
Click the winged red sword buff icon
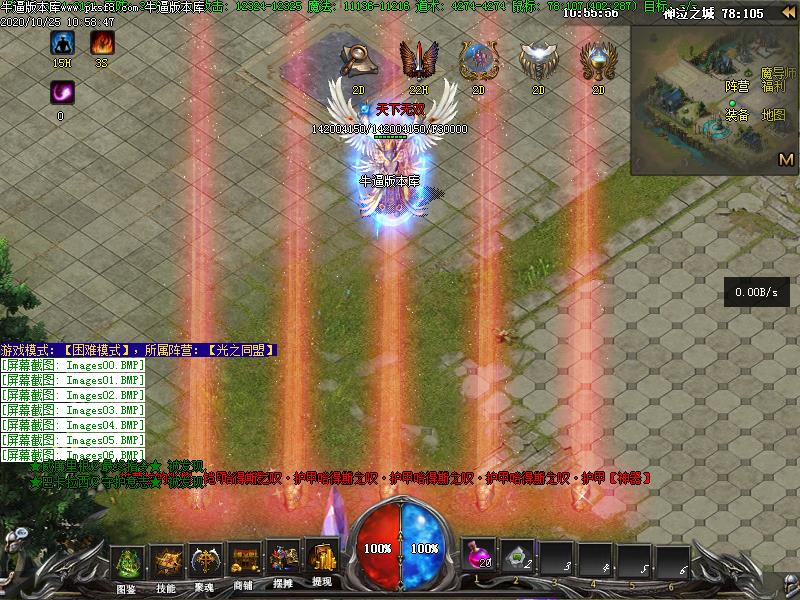pos(418,60)
